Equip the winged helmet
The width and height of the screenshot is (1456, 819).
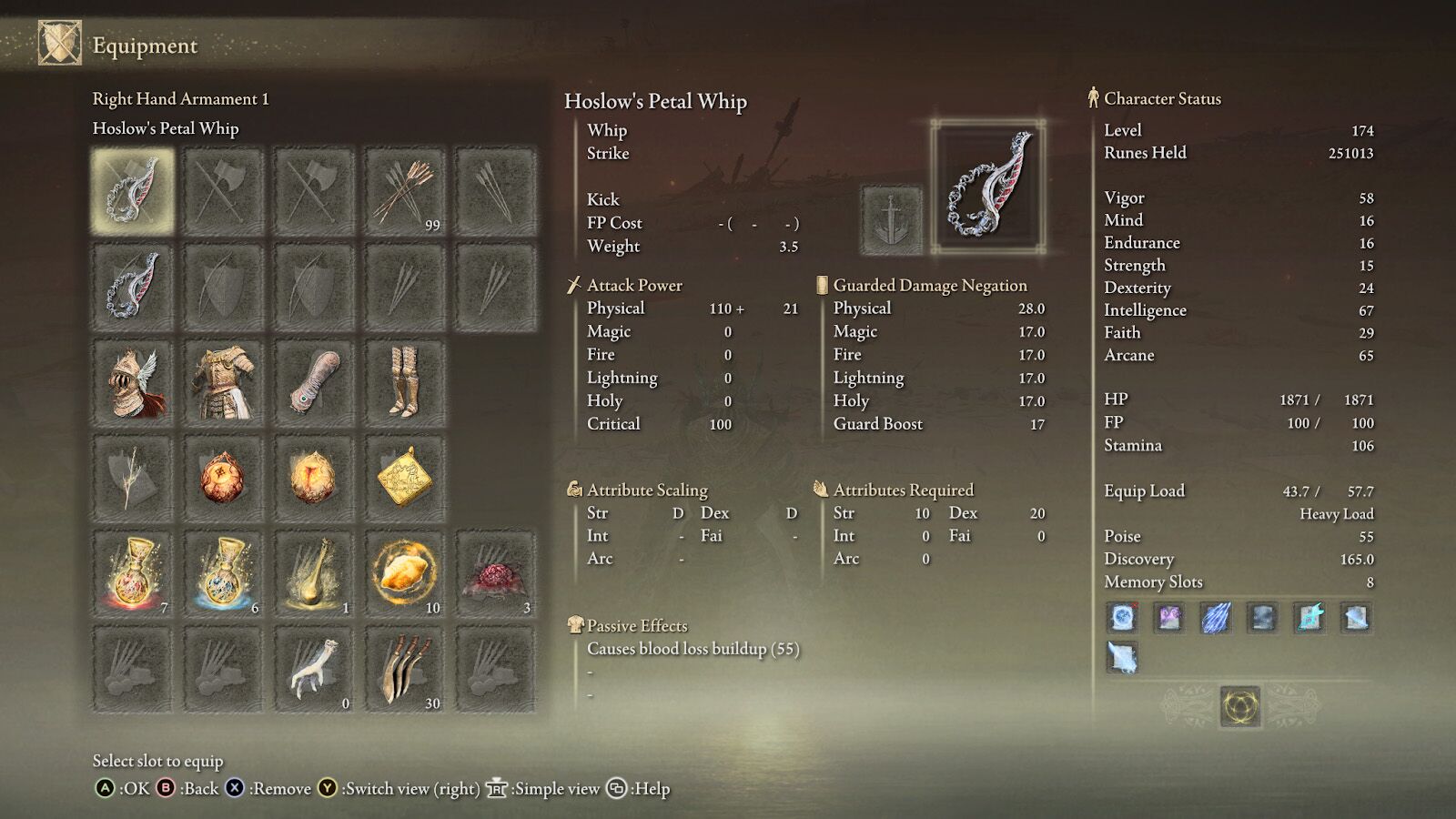click(132, 380)
